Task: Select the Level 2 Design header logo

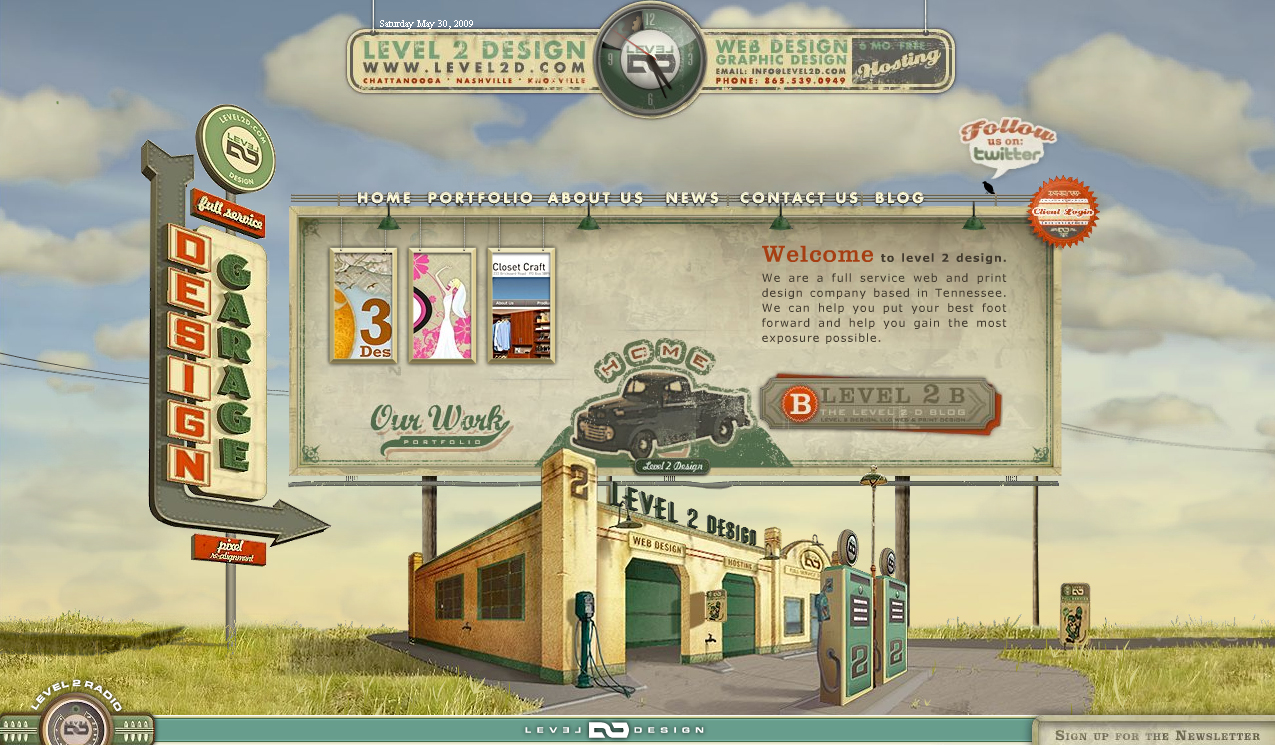Action: 474,58
